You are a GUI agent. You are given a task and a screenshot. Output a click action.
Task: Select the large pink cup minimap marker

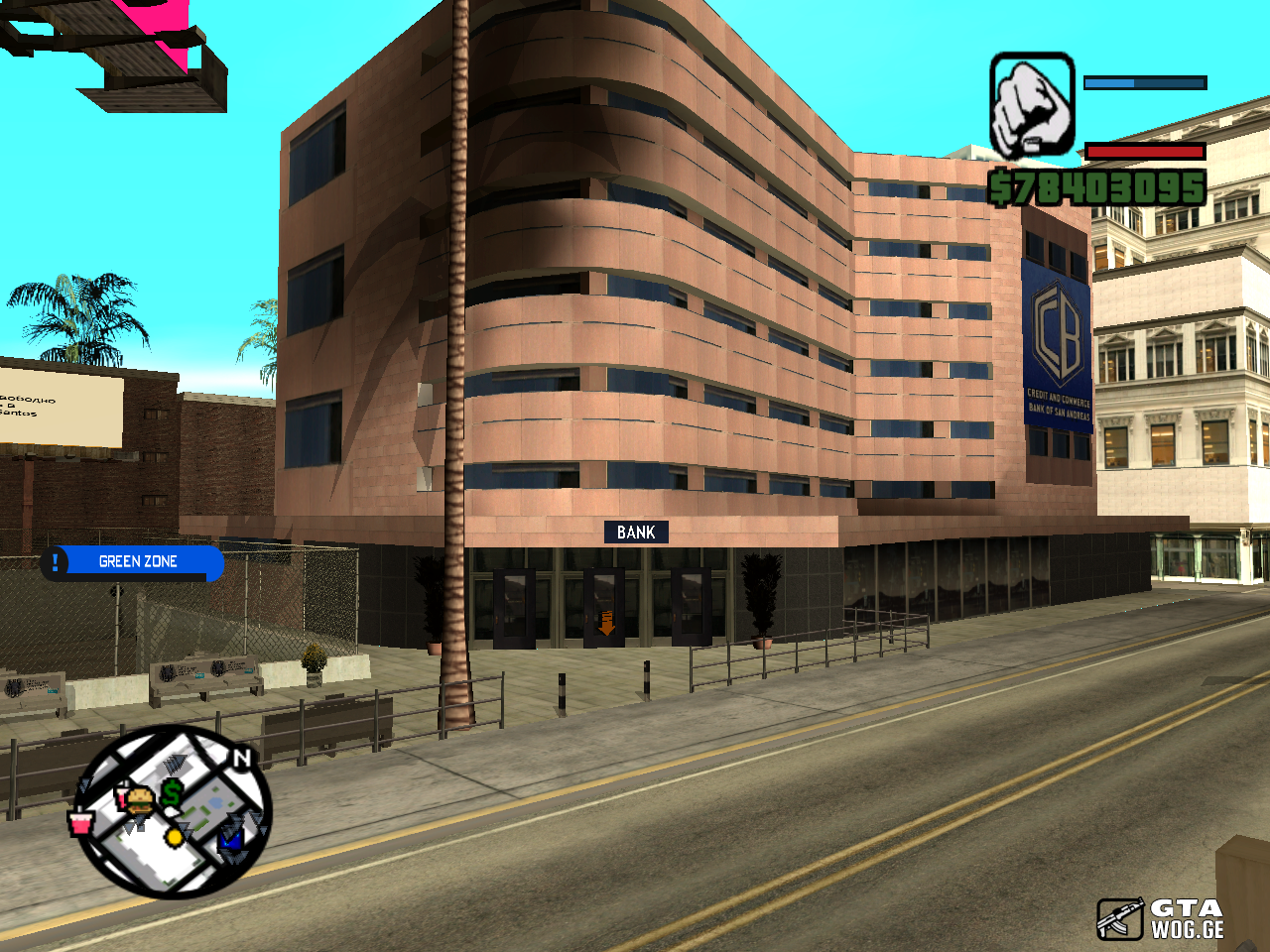pyautogui.click(x=80, y=821)
